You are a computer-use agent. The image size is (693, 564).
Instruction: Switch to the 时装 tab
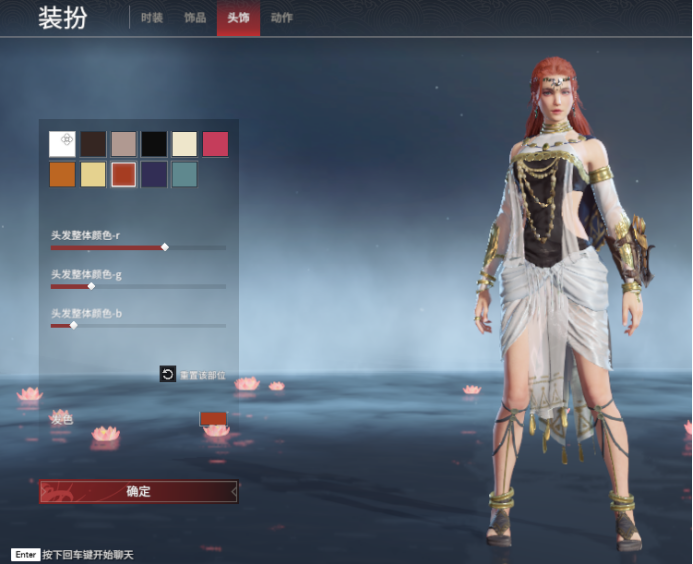click(x=152, y=18)
